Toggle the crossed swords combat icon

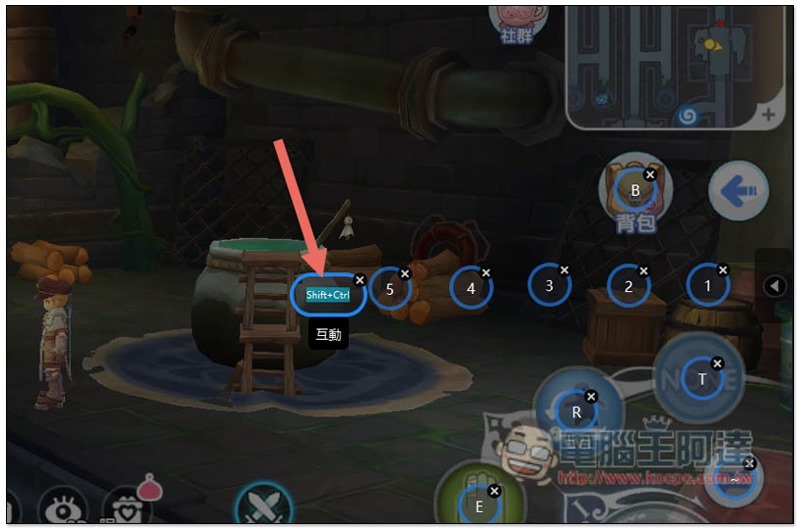(263, 504)
